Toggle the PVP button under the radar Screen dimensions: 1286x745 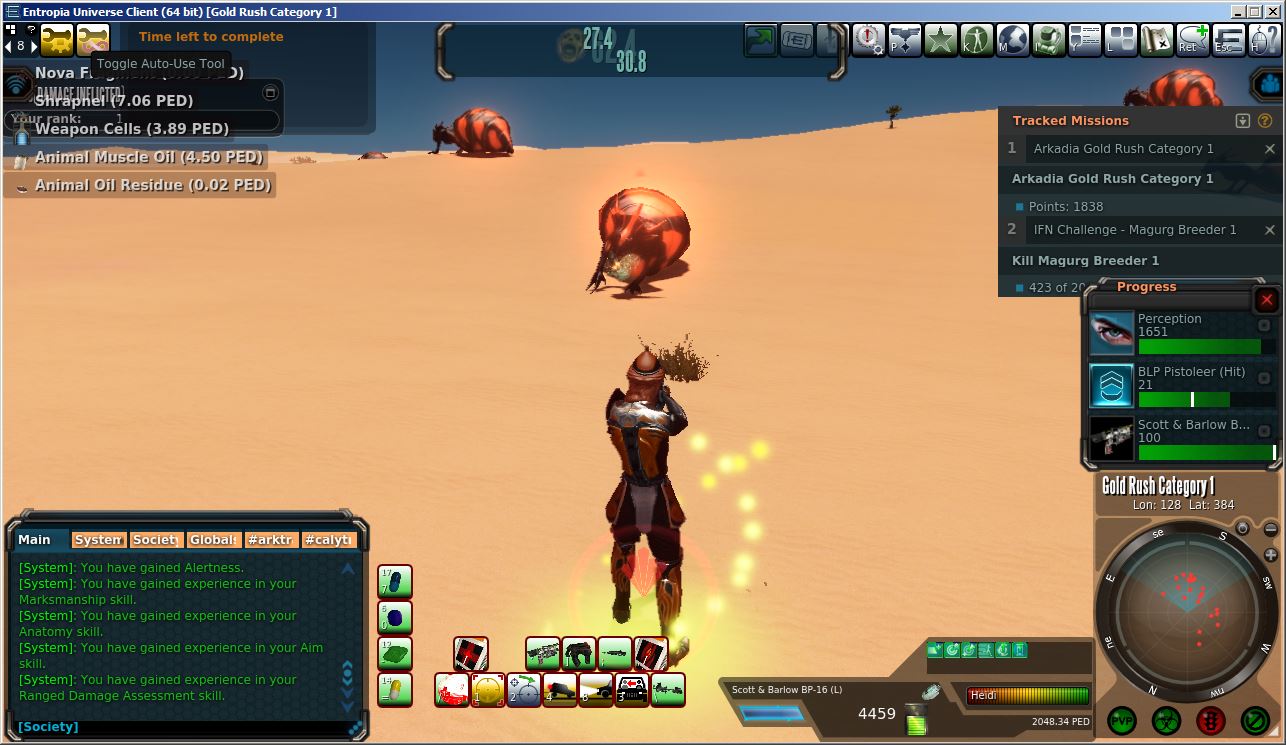[x=1121, y=719]
